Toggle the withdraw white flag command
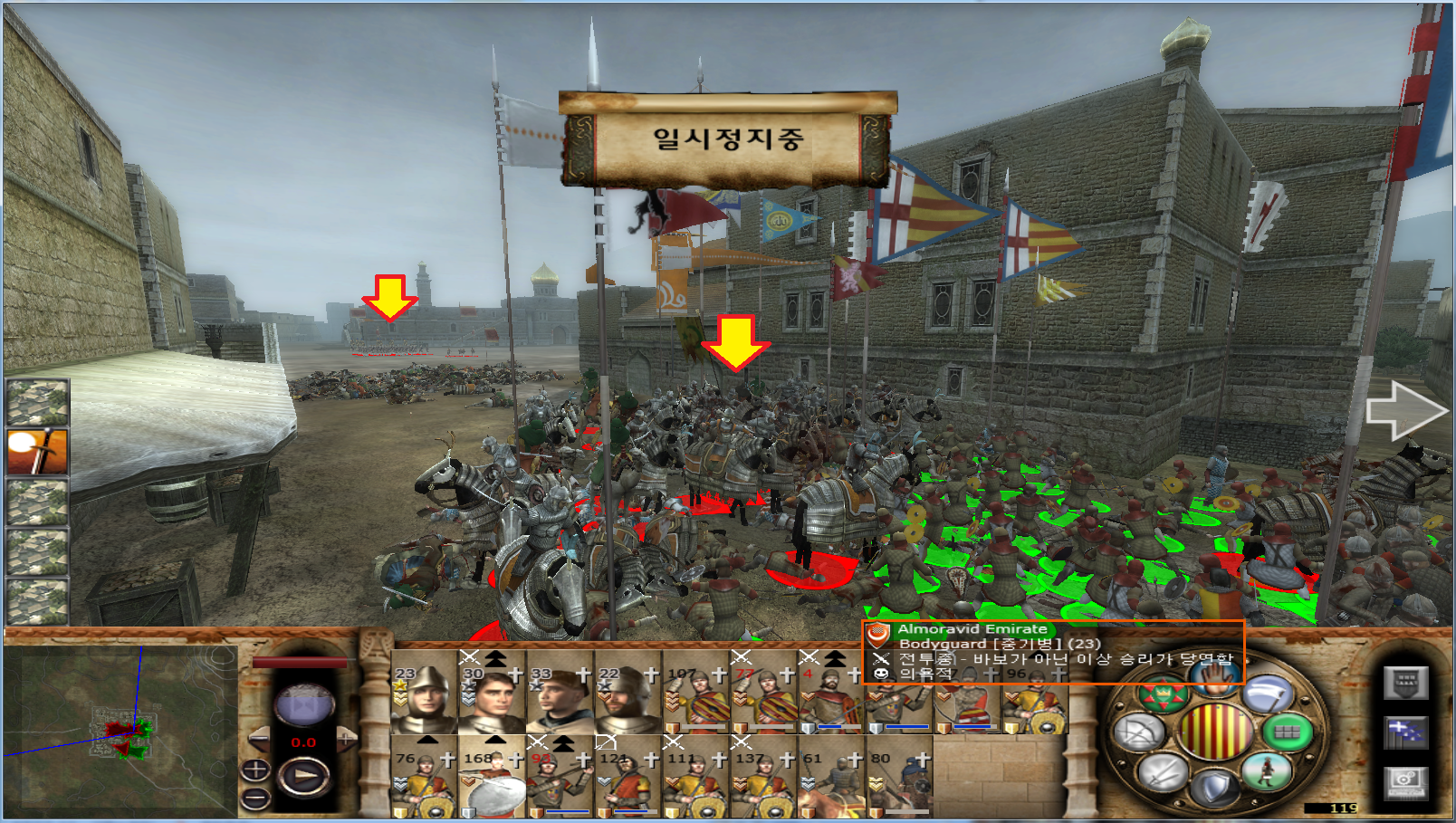1456x823 pixels. (1268, 695)
